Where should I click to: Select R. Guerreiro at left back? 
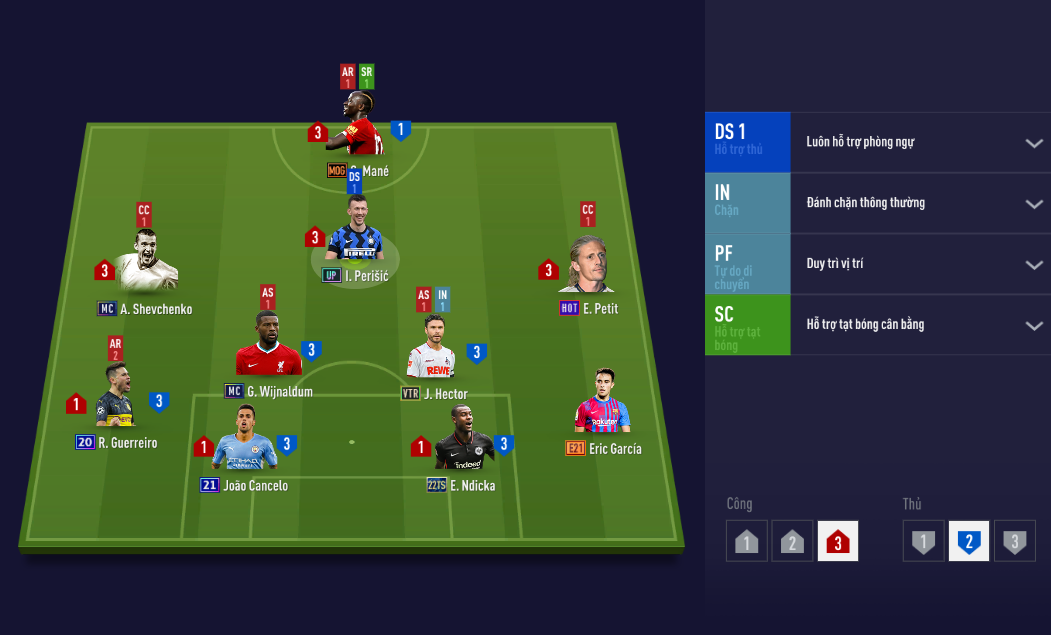pos(116,398)
